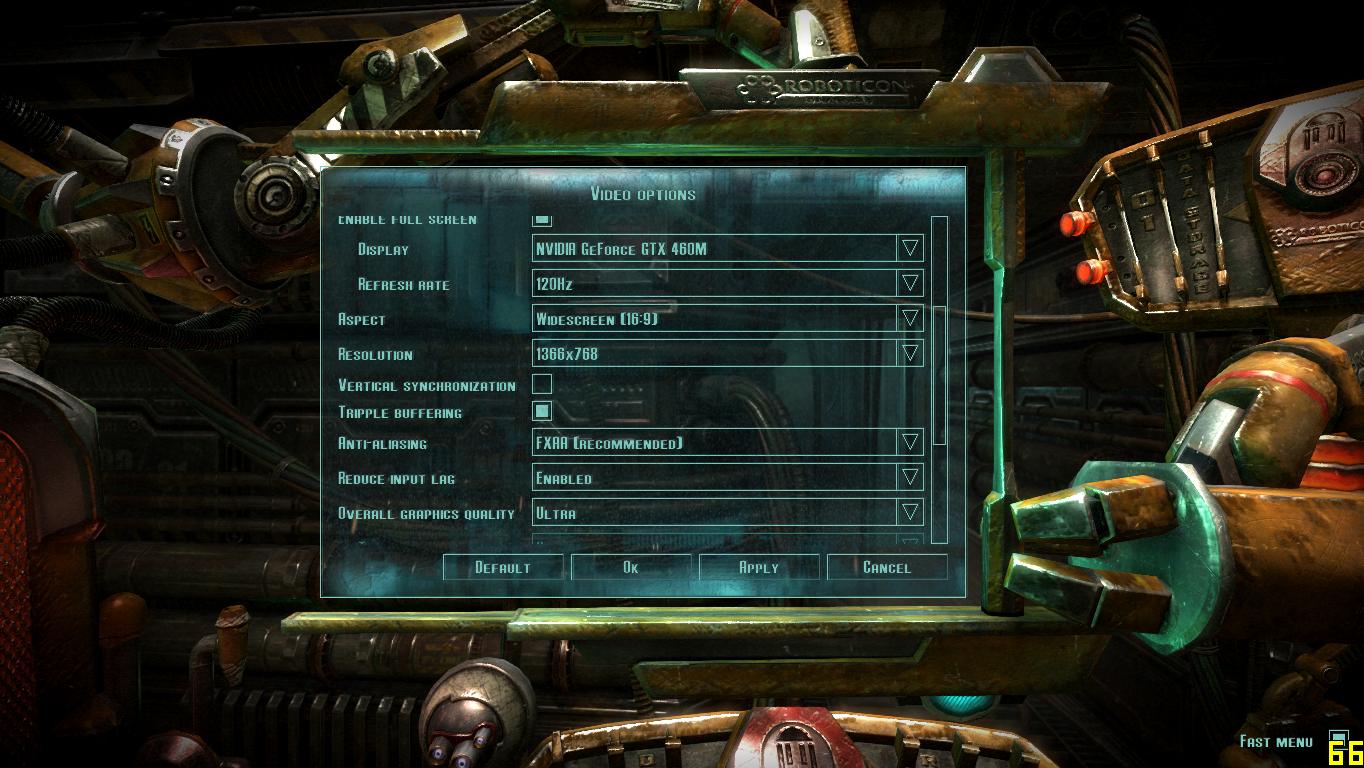1364x768 pixels.
Task: Click the video options scrollbar
Action: coord(939,375)
